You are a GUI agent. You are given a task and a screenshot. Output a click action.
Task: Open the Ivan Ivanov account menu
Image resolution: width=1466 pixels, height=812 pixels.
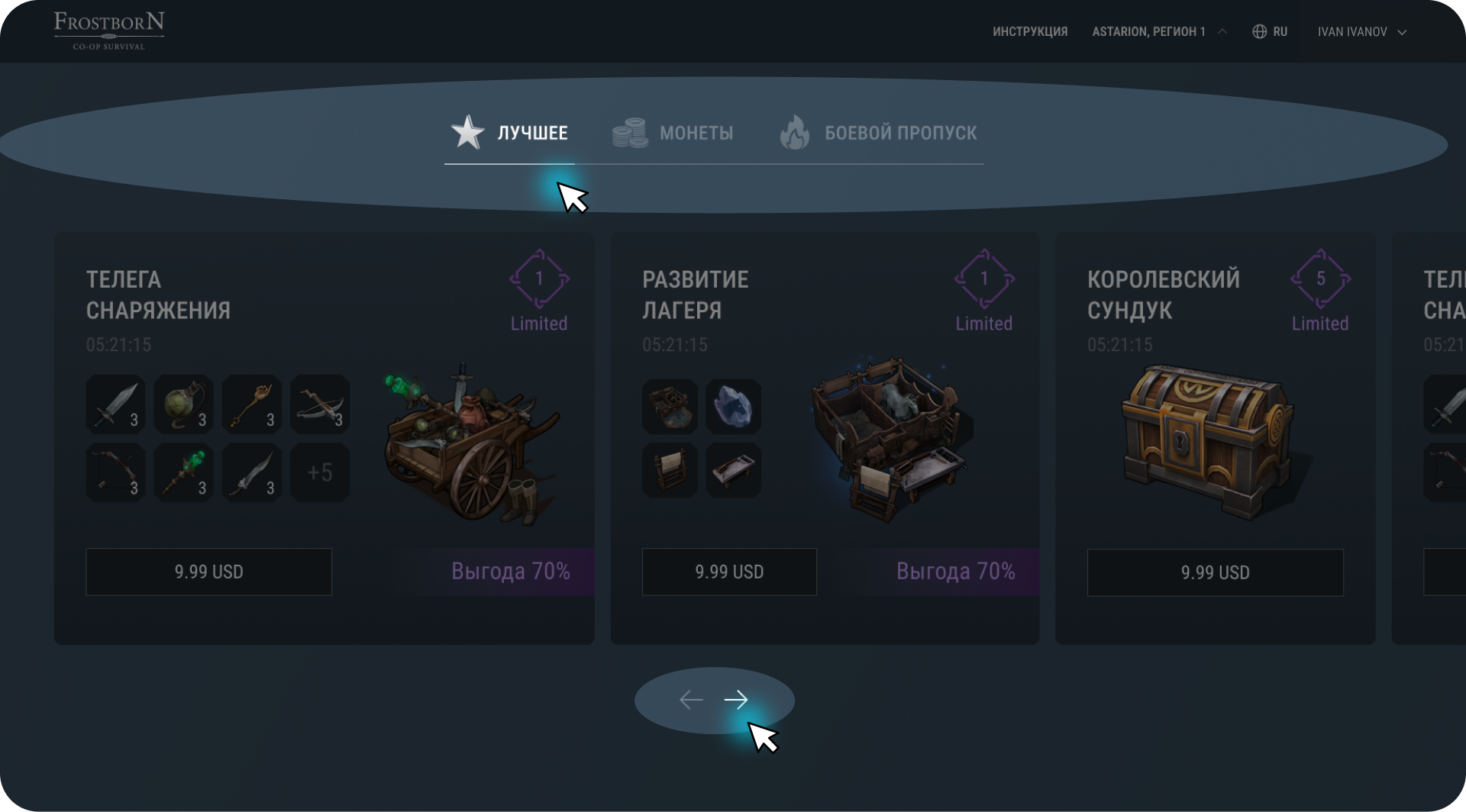click(1361, 32)
